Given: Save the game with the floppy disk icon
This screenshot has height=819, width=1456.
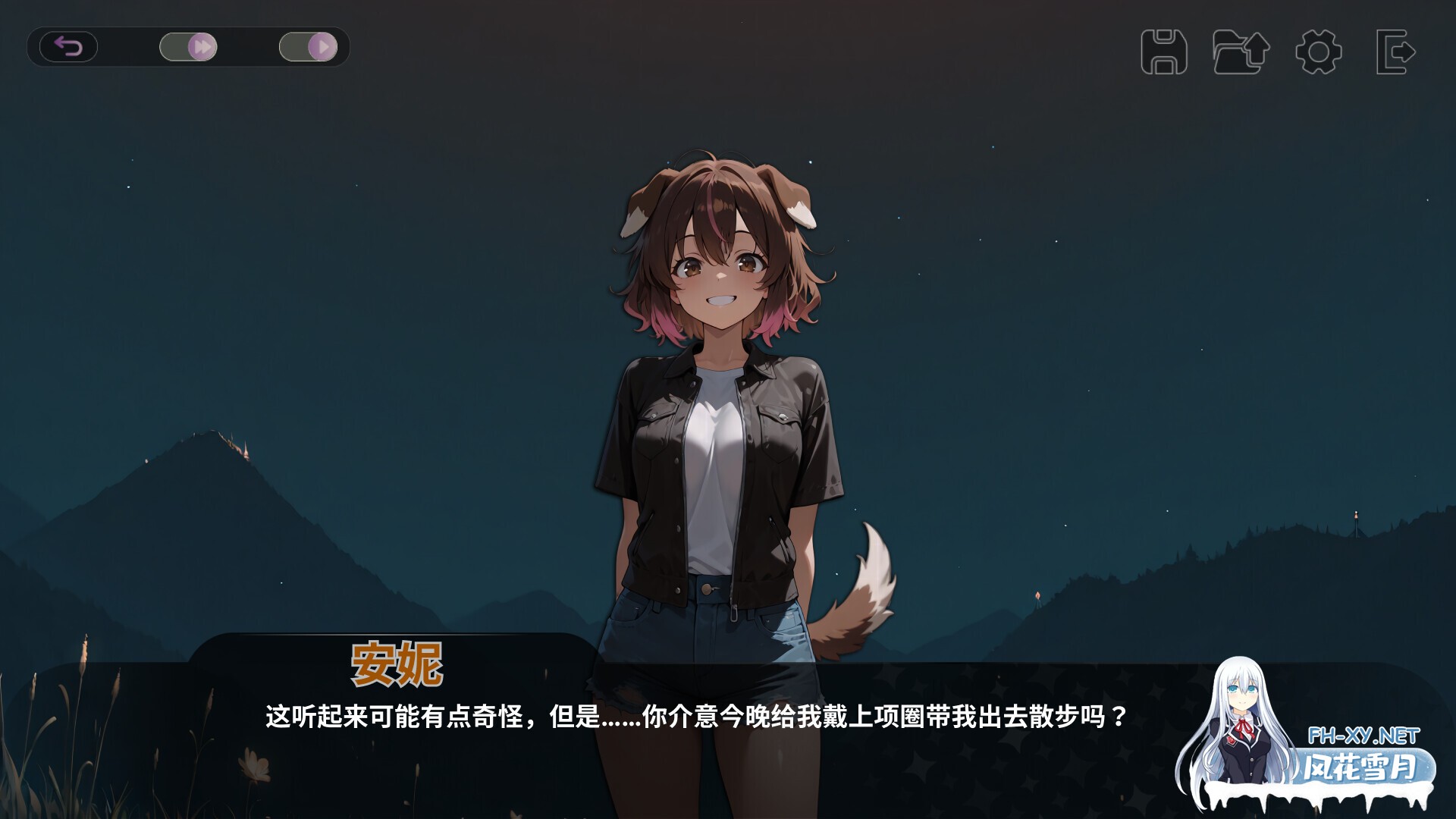Looking at the screenshot, I should pos(1166,52).
